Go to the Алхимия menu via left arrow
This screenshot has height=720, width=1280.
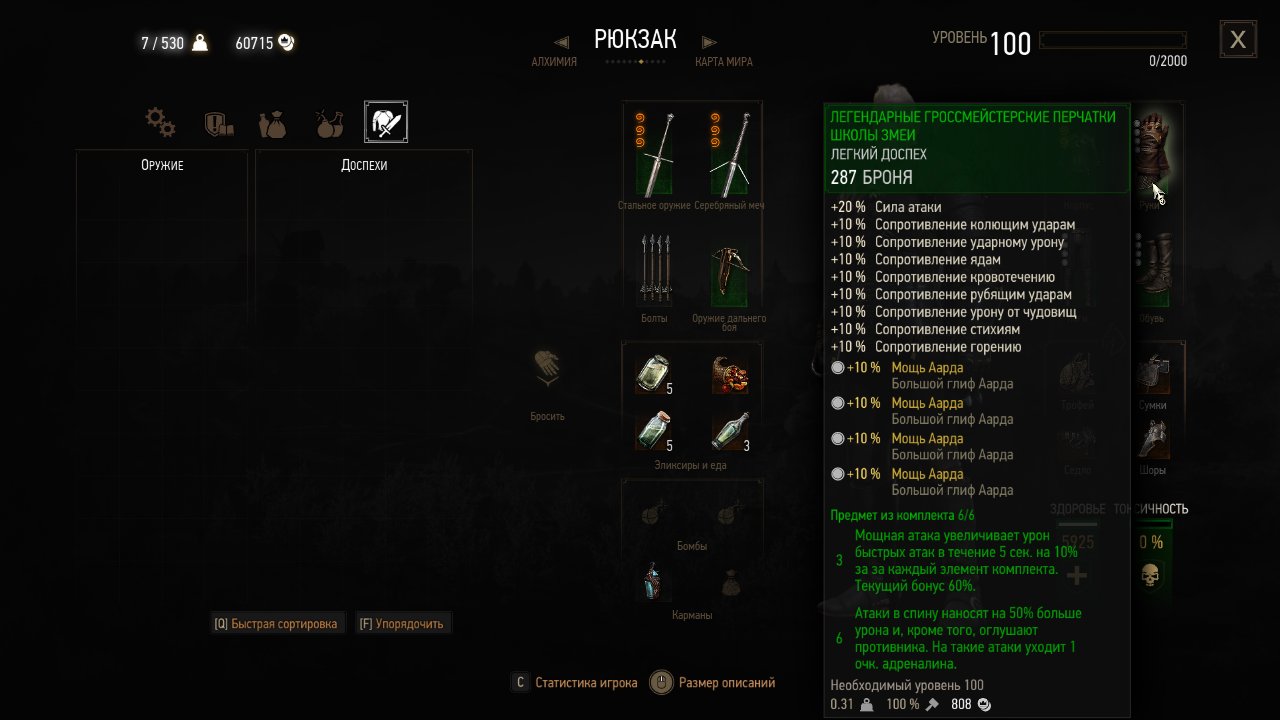(x=561, y=42)
